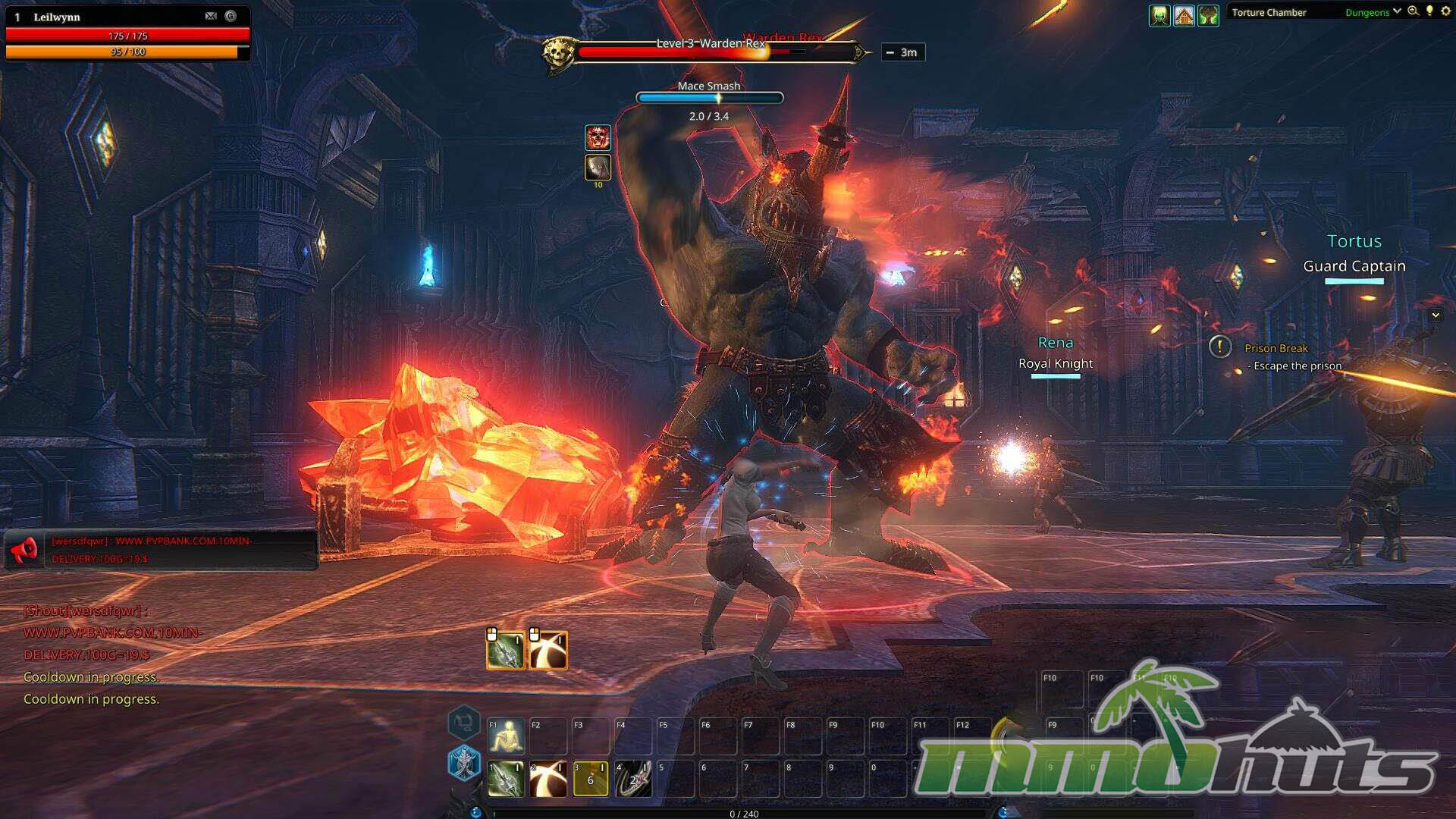Open the mail envelope icon
The image size is (1456, 819).
pyautogui.click(x=211, y=16)
